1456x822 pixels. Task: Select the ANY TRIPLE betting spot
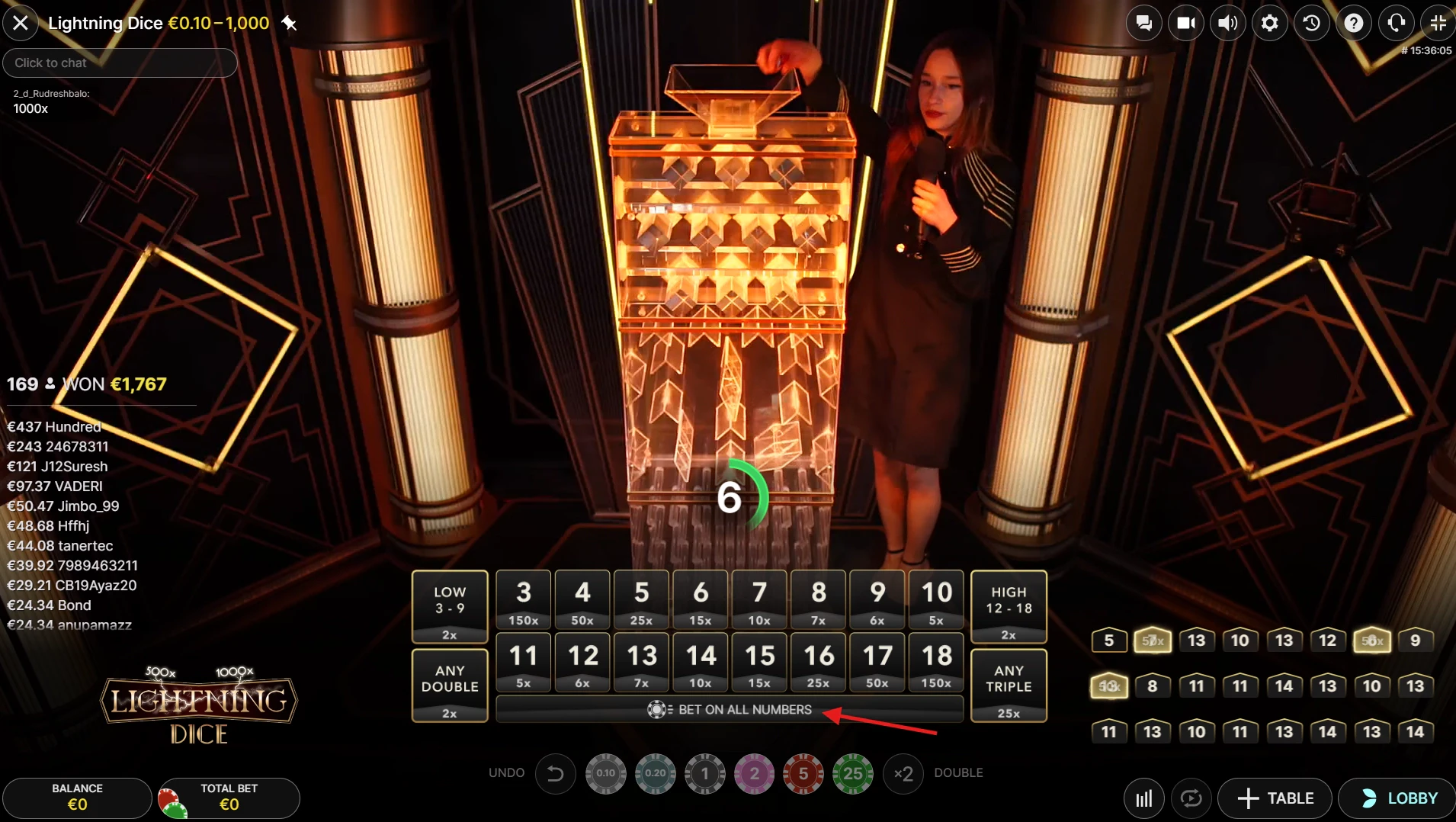click(x=1009, y=685)
